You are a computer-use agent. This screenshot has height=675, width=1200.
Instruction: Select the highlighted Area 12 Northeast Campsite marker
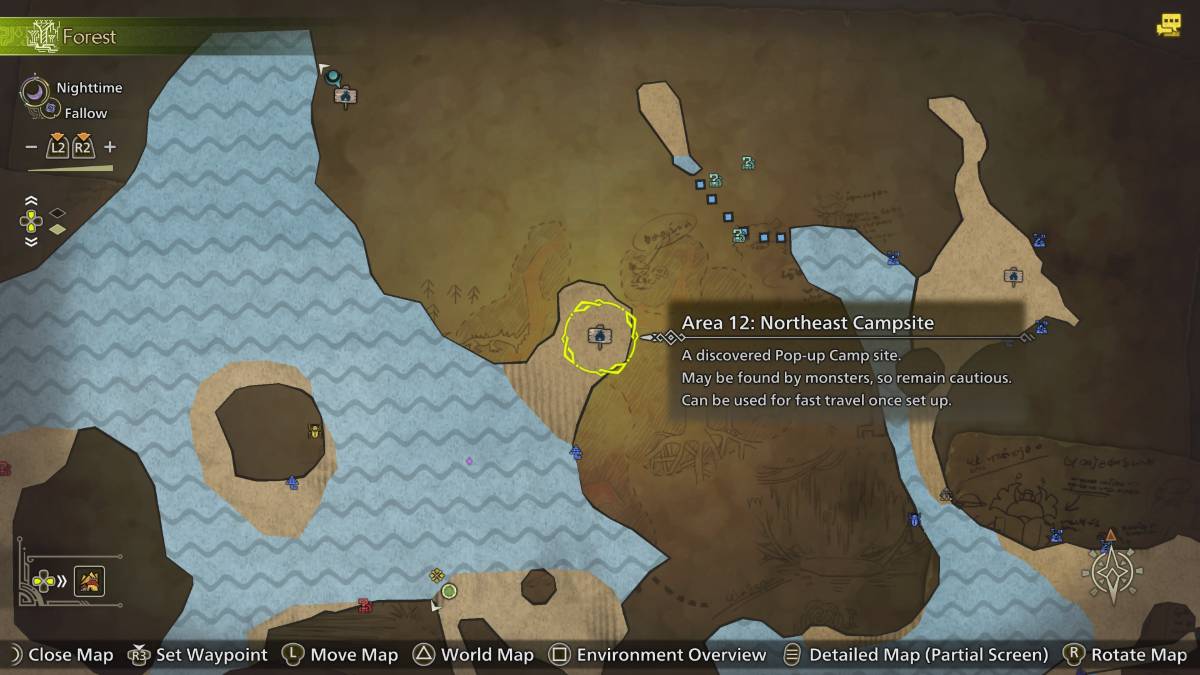click(599, 336)
